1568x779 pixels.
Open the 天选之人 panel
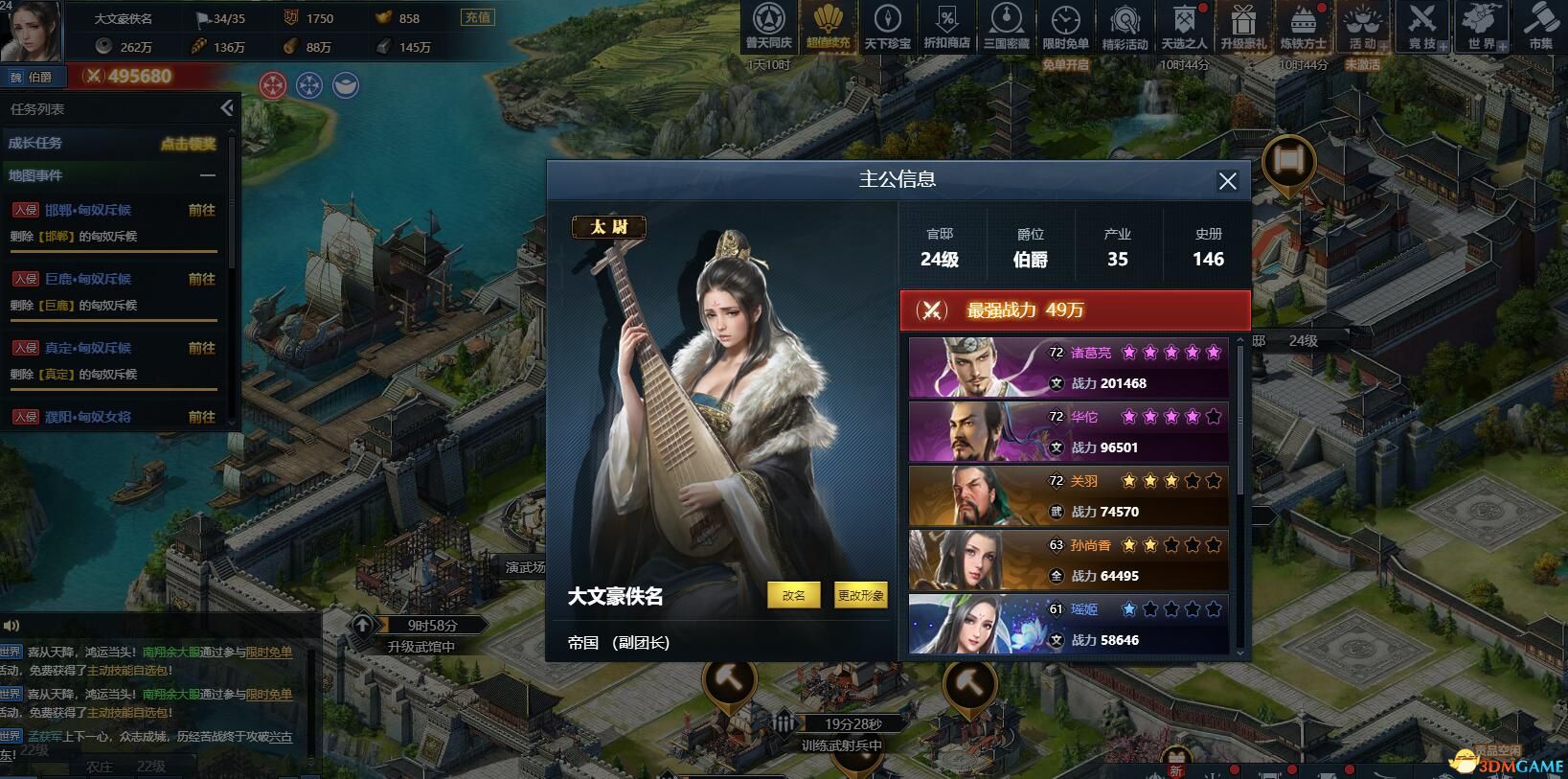1184,27
